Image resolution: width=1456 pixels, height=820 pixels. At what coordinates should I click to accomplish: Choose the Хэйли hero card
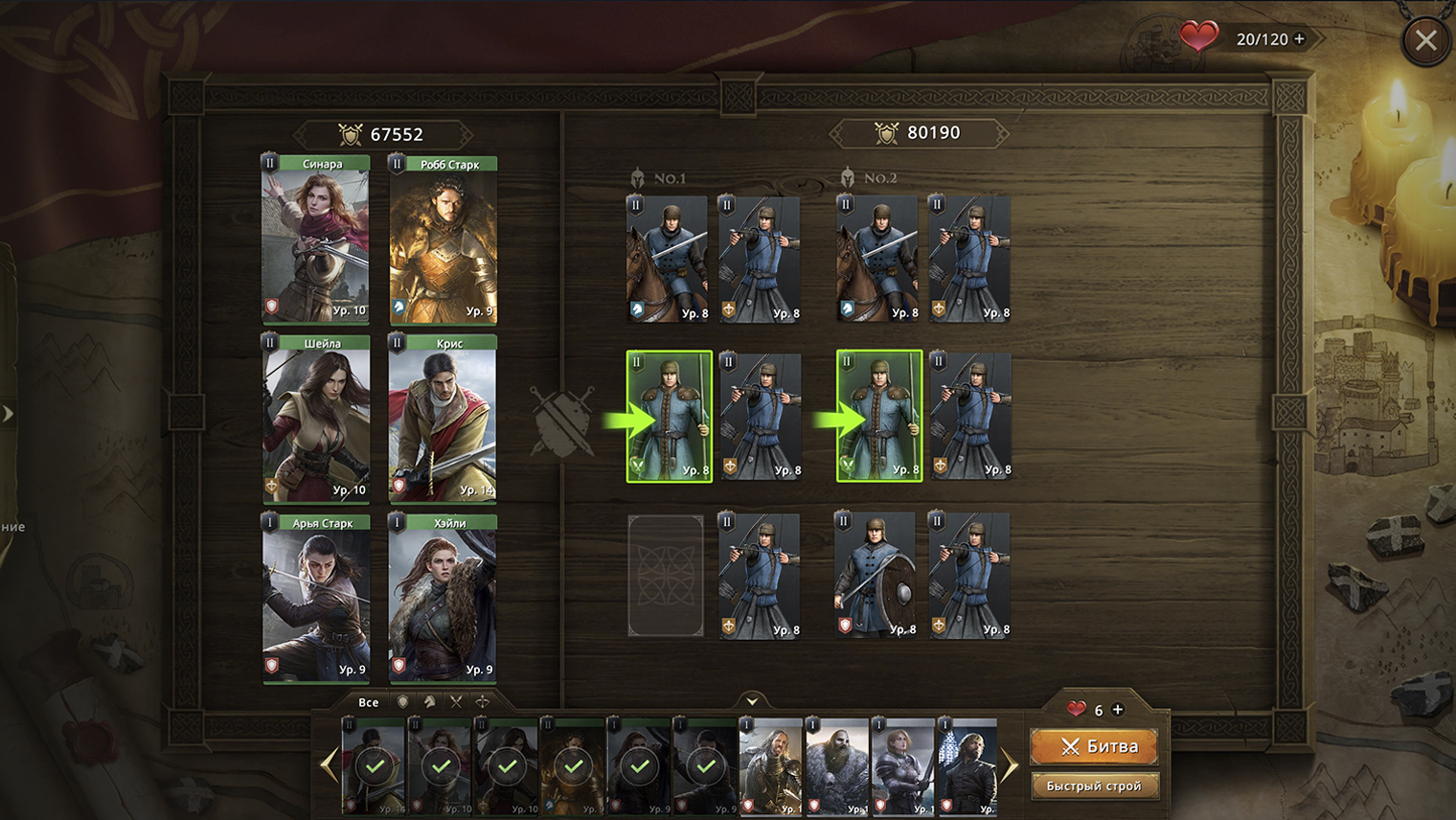pyautogui.click(x=443, y=599)
